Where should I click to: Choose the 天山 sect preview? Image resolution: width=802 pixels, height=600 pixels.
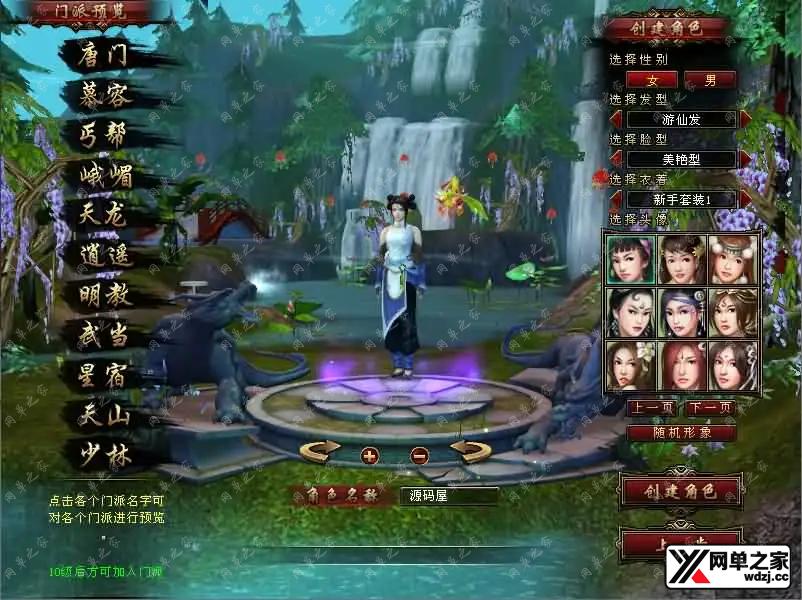[x=104, y=413]
